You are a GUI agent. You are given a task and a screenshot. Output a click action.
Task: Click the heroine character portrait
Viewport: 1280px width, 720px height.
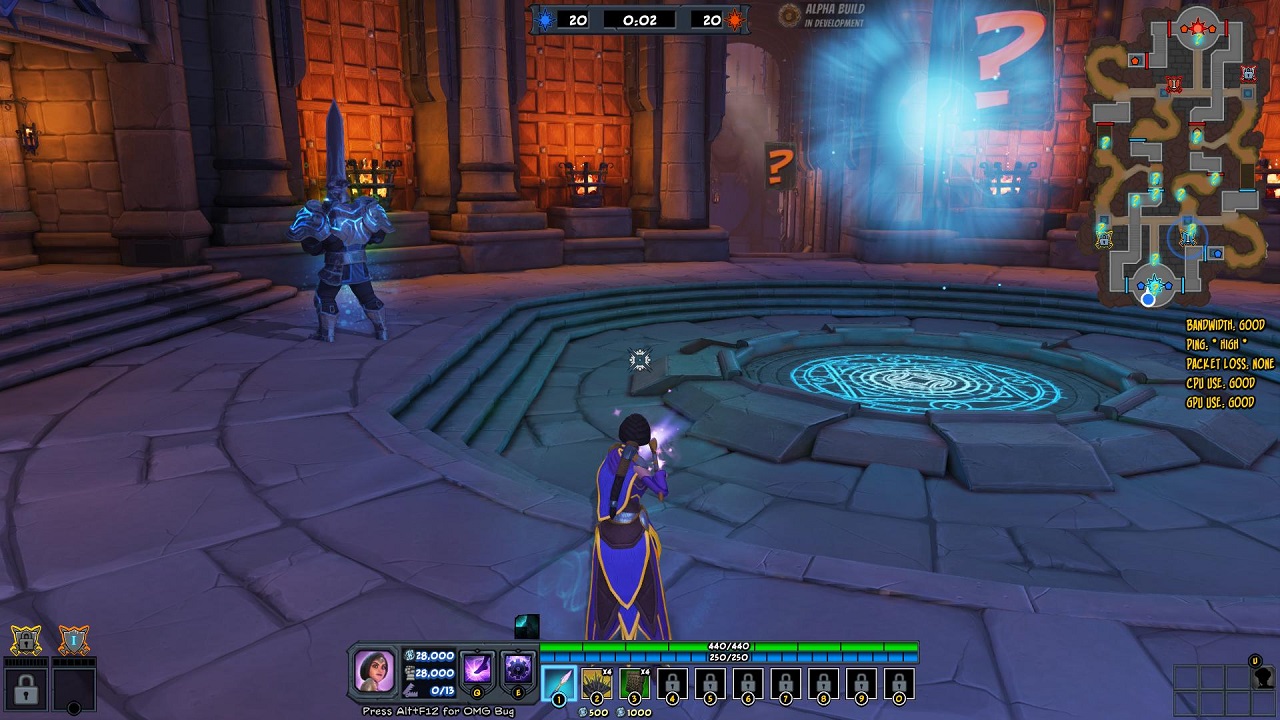pos(375,670)
